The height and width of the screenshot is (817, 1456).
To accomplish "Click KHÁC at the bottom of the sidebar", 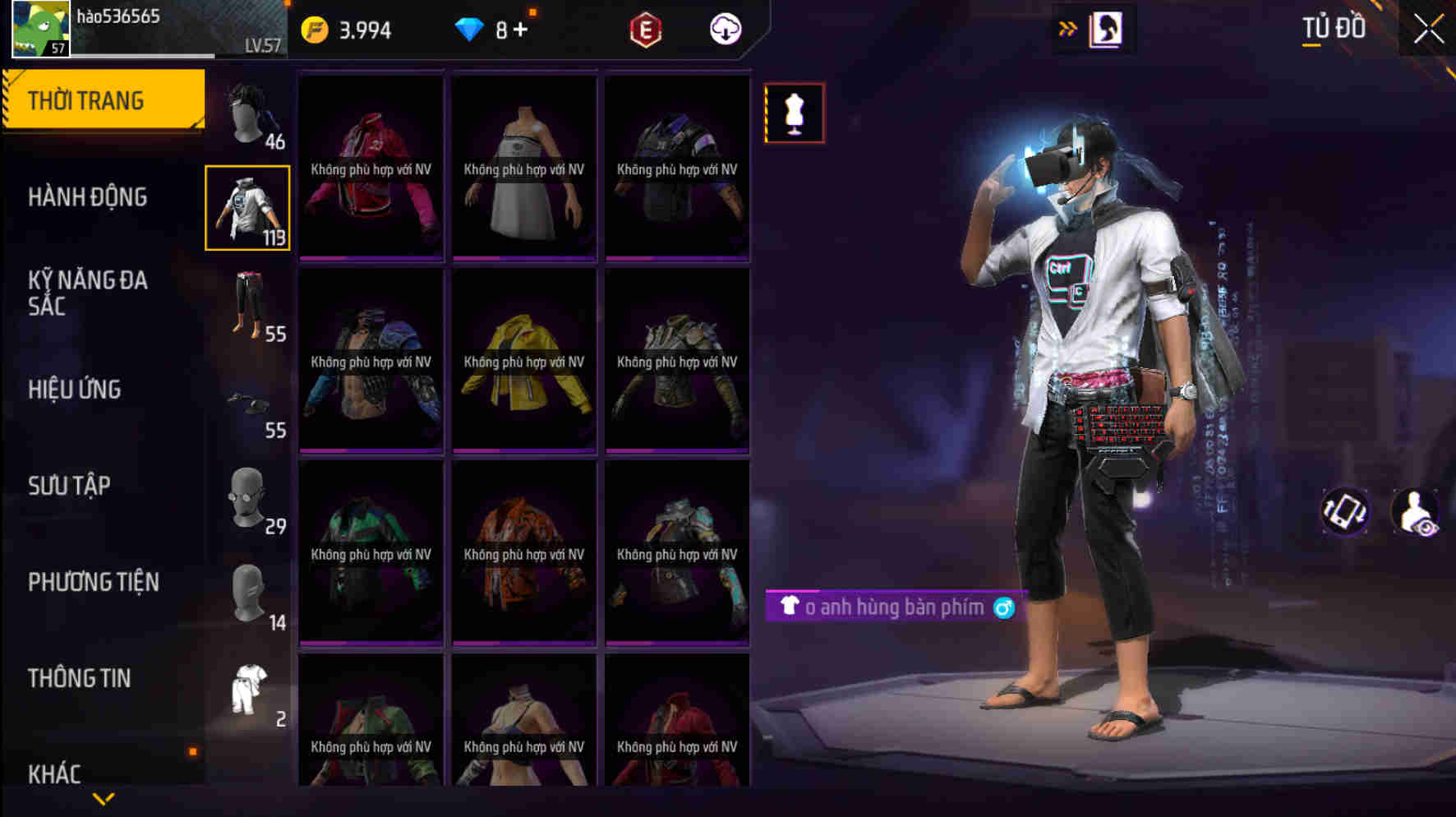I will click(x=55, y=772).
